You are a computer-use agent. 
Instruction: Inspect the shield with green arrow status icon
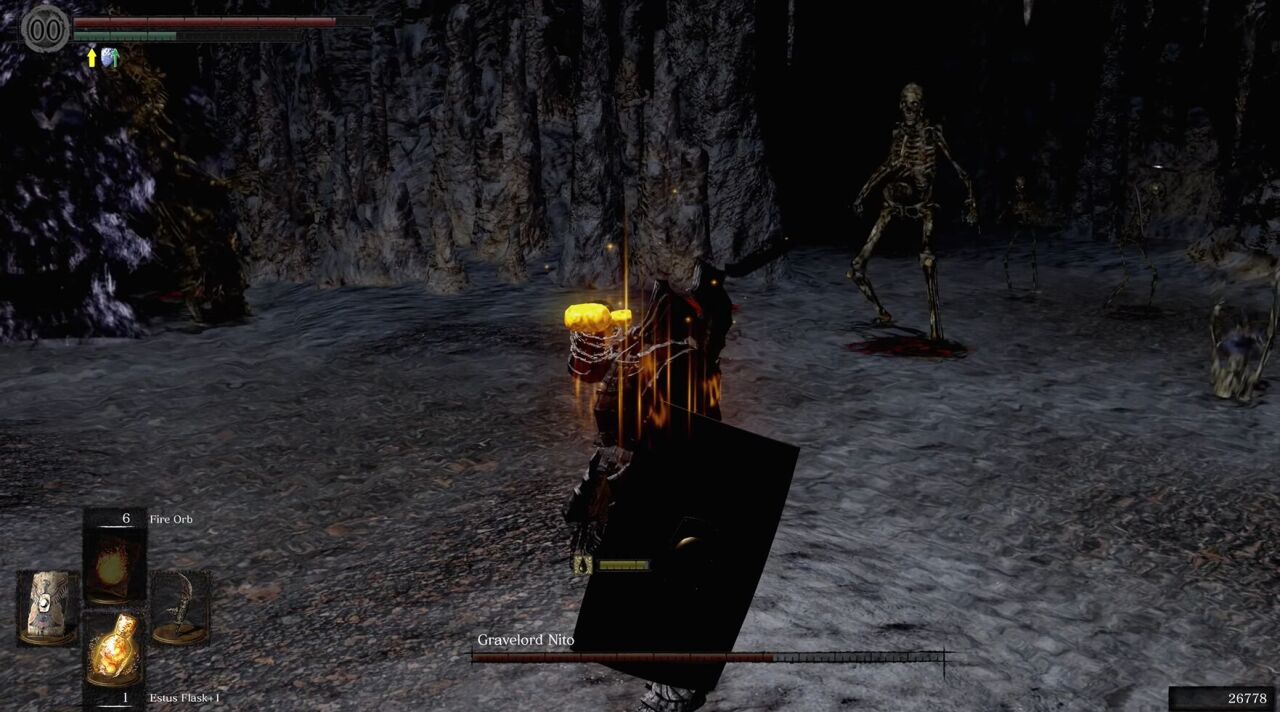click(x=110, y=58)
